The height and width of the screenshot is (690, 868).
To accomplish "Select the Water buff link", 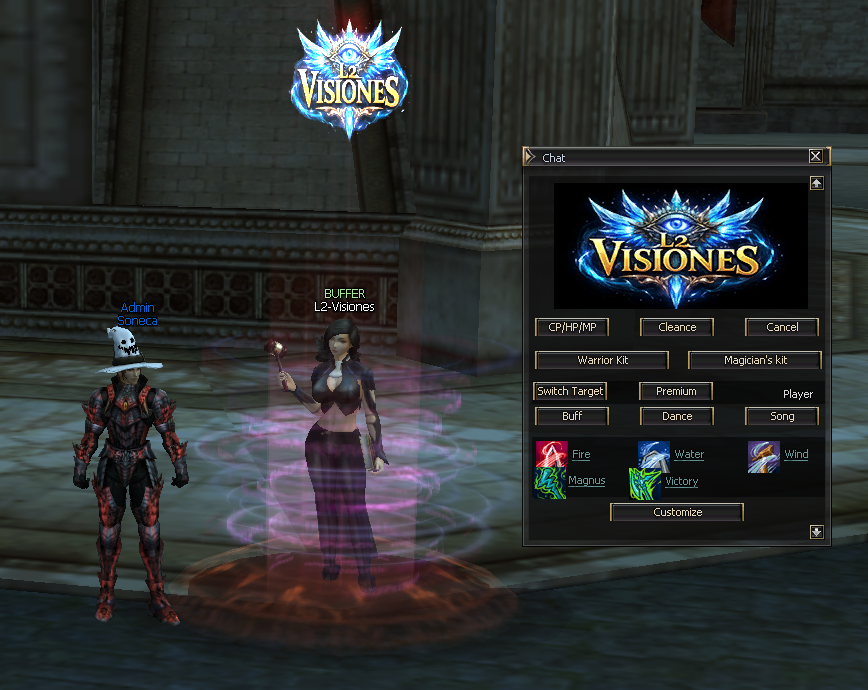I will [x=689, y=455].
